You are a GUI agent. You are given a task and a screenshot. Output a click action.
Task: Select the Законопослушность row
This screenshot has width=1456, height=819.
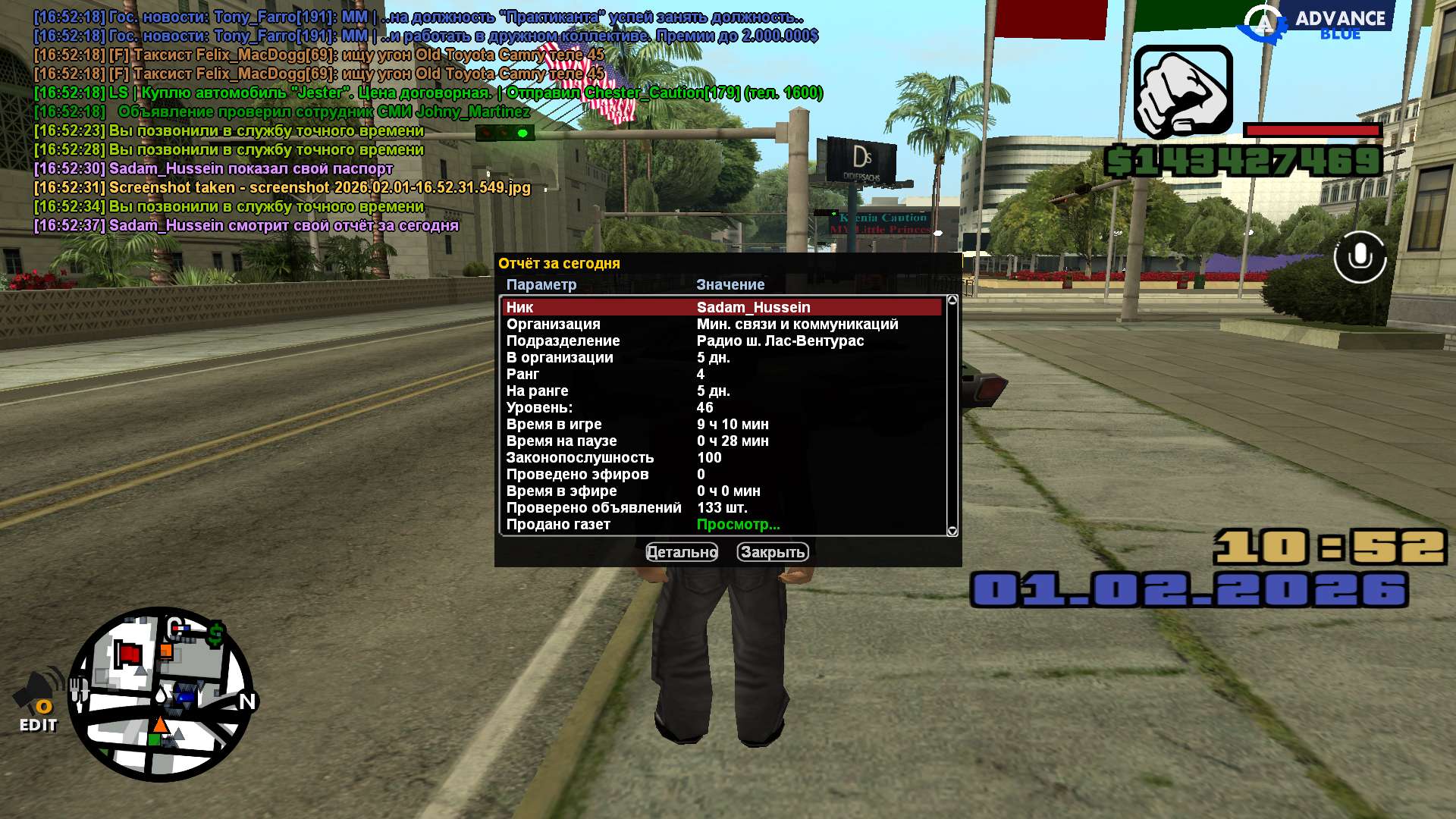coord(720,457)
